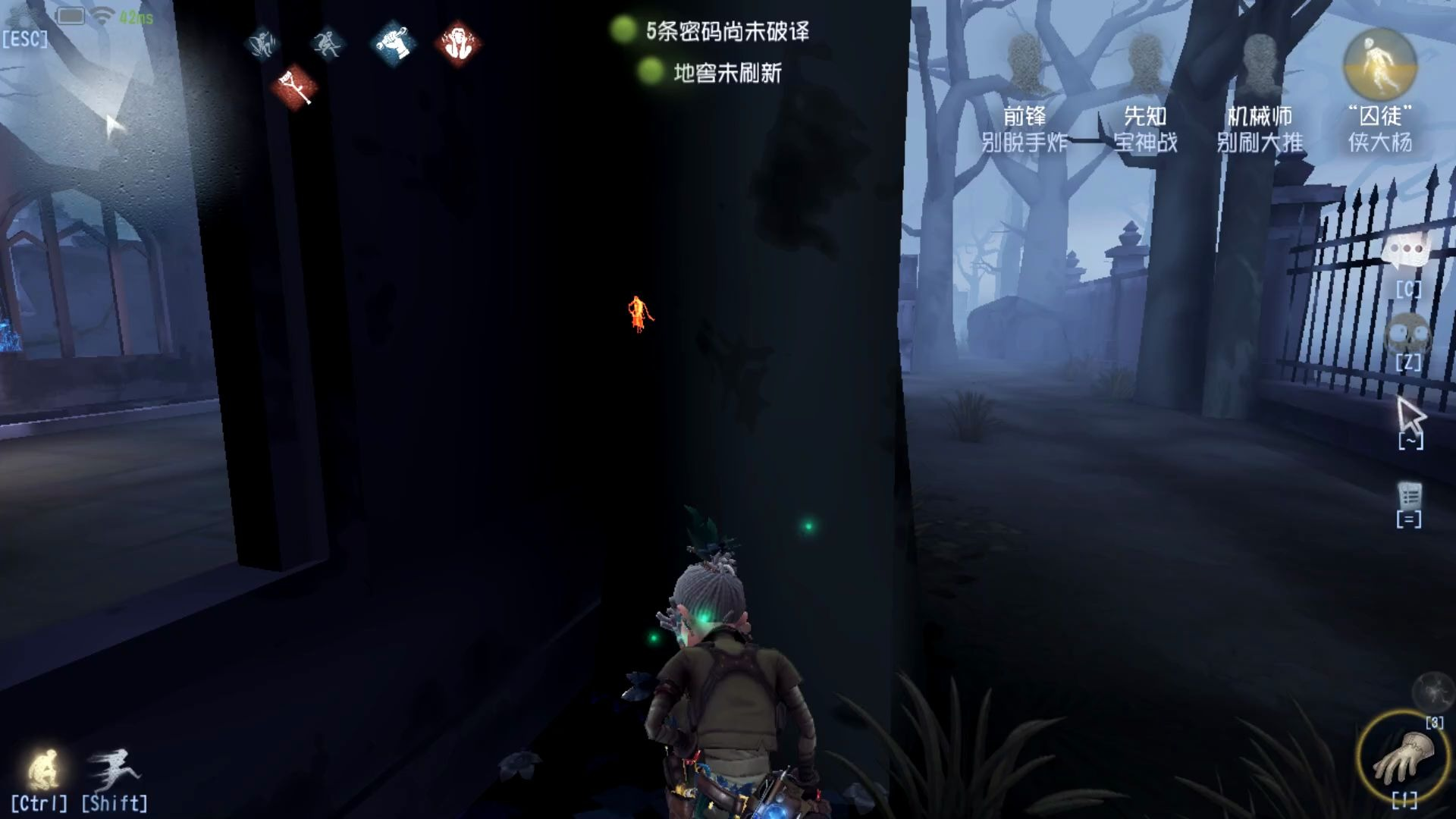Image resolution: width=1456 pixels, height=819 pixels.
Task: Click the 5条密码尚未破译 cipher status text
Action: [728, 33]
